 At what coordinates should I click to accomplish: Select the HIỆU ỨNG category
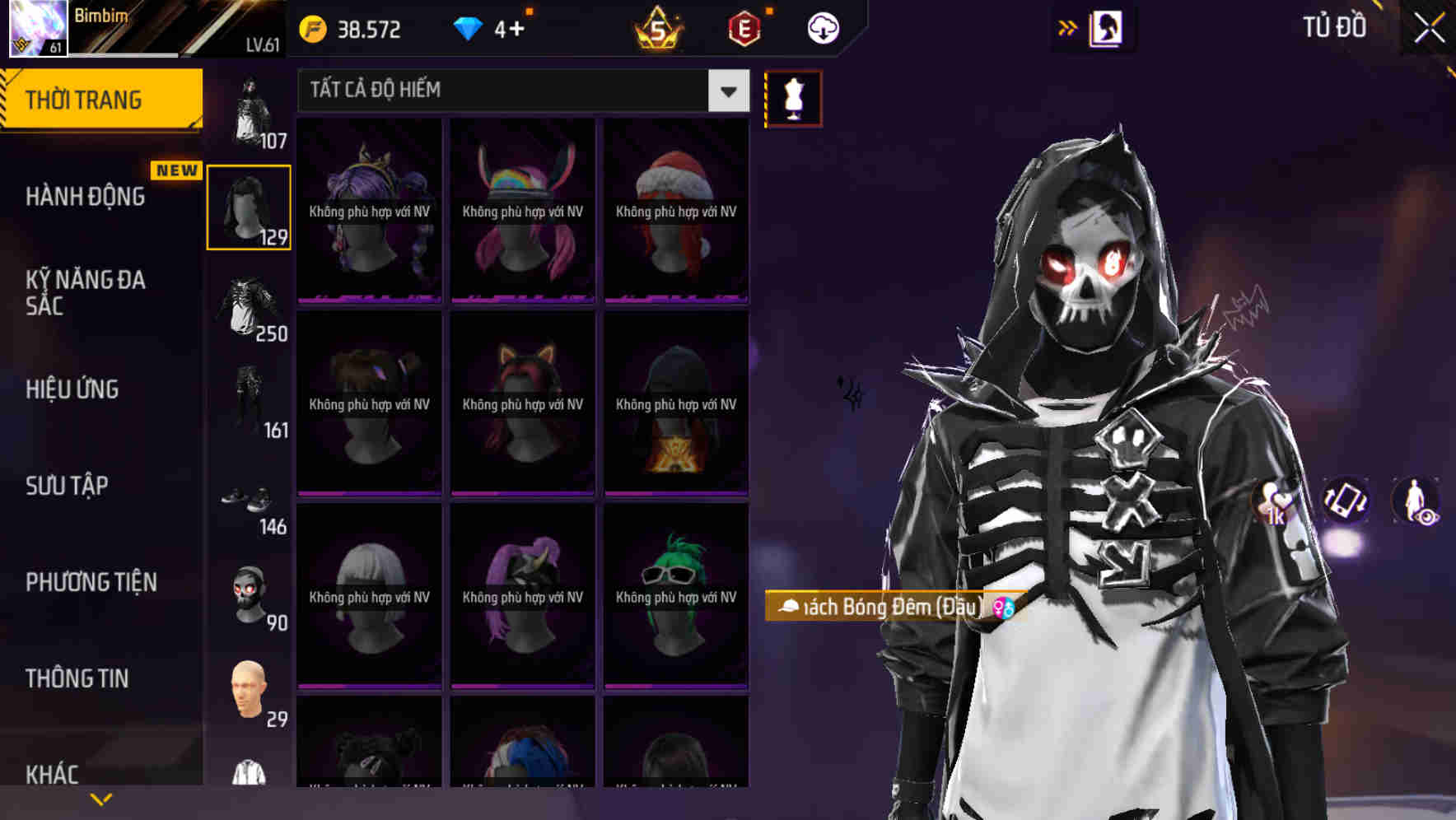70,389
